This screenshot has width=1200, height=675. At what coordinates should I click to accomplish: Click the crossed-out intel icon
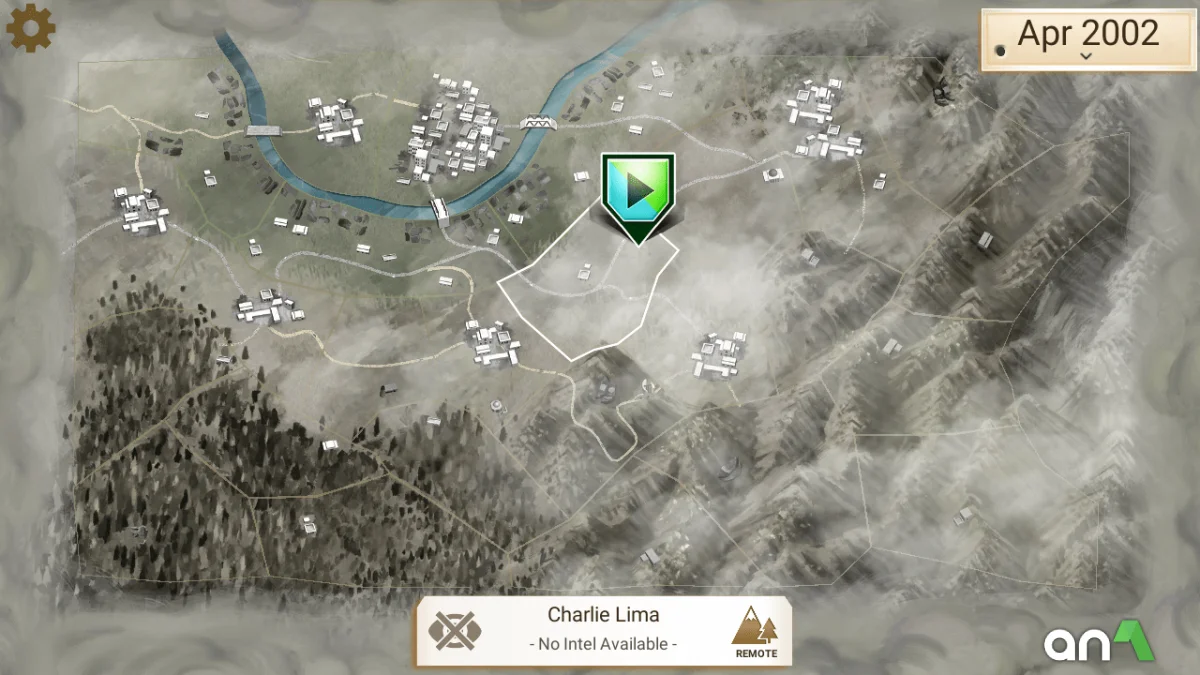(455, 631)
